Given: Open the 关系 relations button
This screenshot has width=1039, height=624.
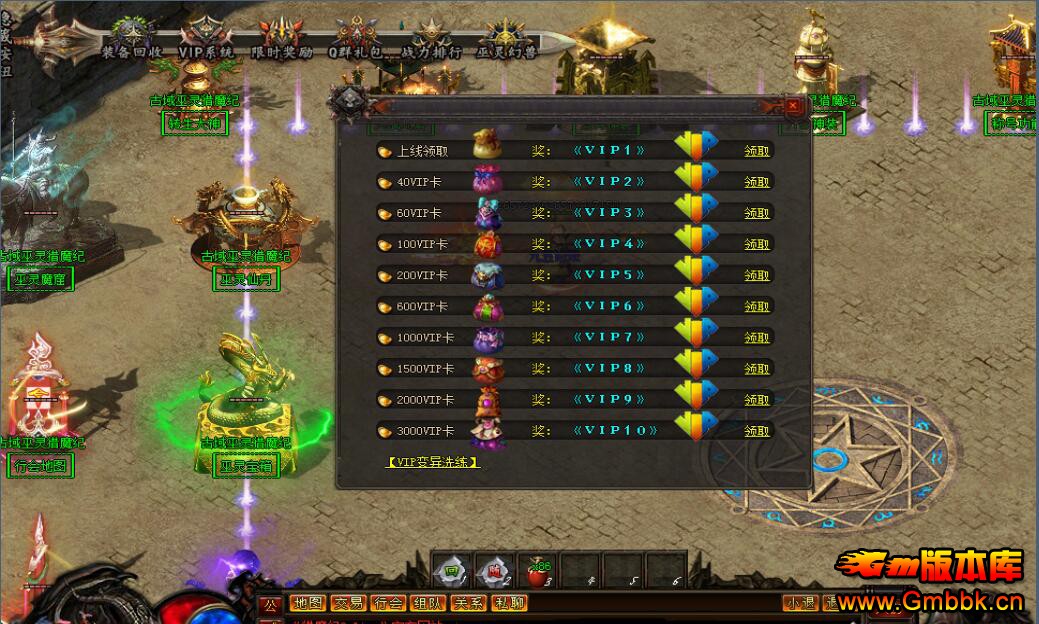Looking at the screenshot, I should click(x=468, y=603).
